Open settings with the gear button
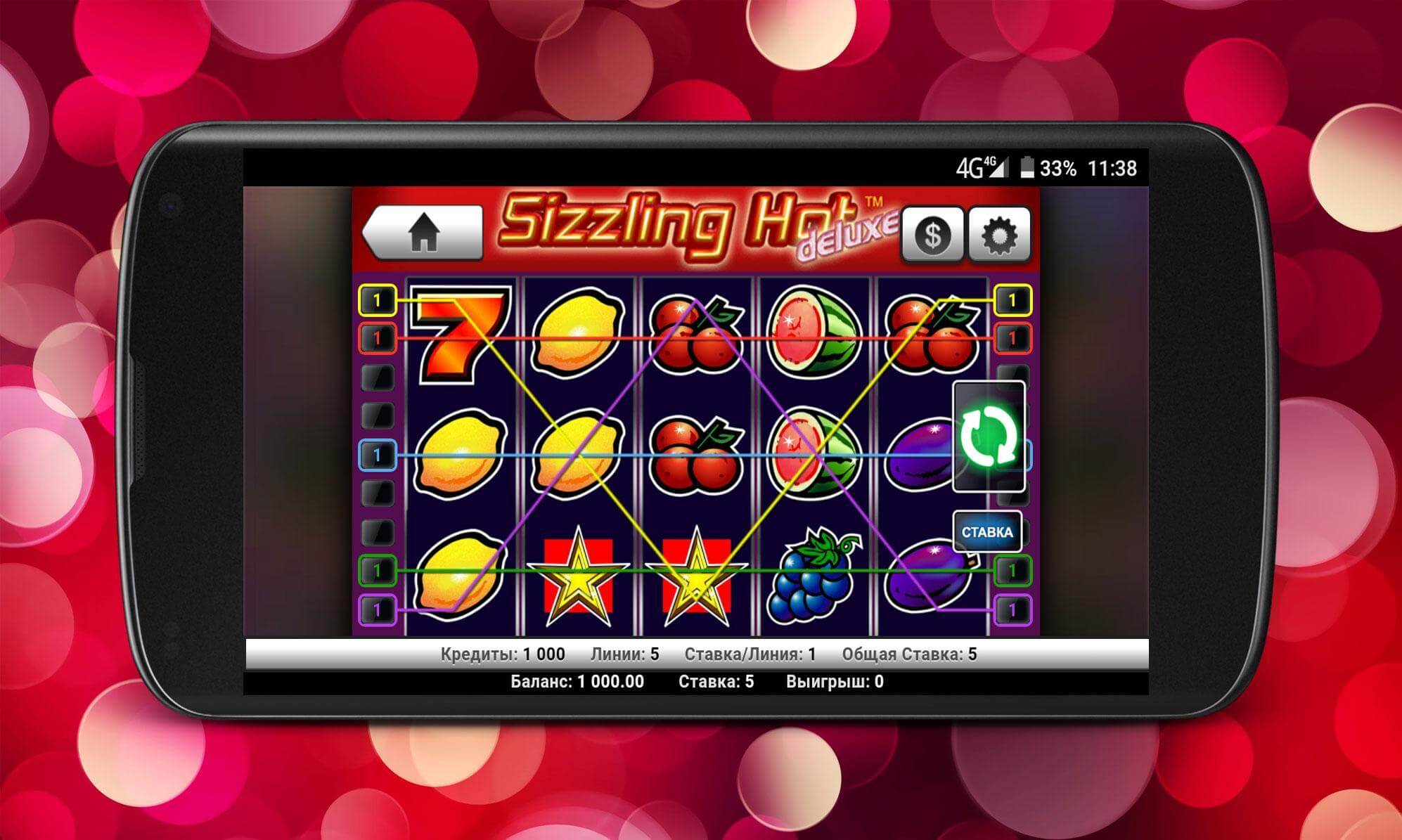This screenshot has height=840, width=1402. tap(999, 235)
